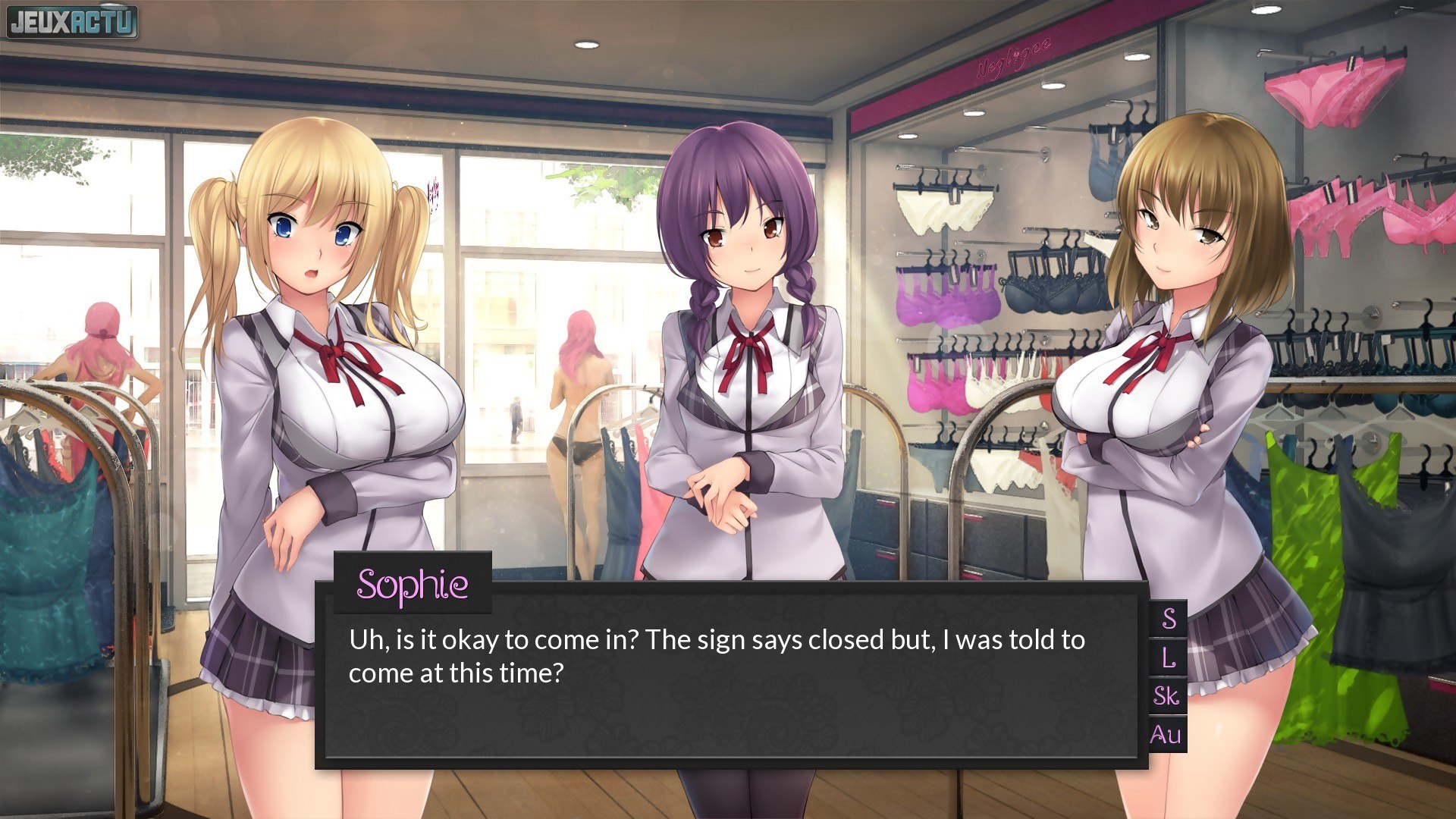Toggle the Au auto-advance button
The image size is (1456, 819).
tap(1166, 734)
